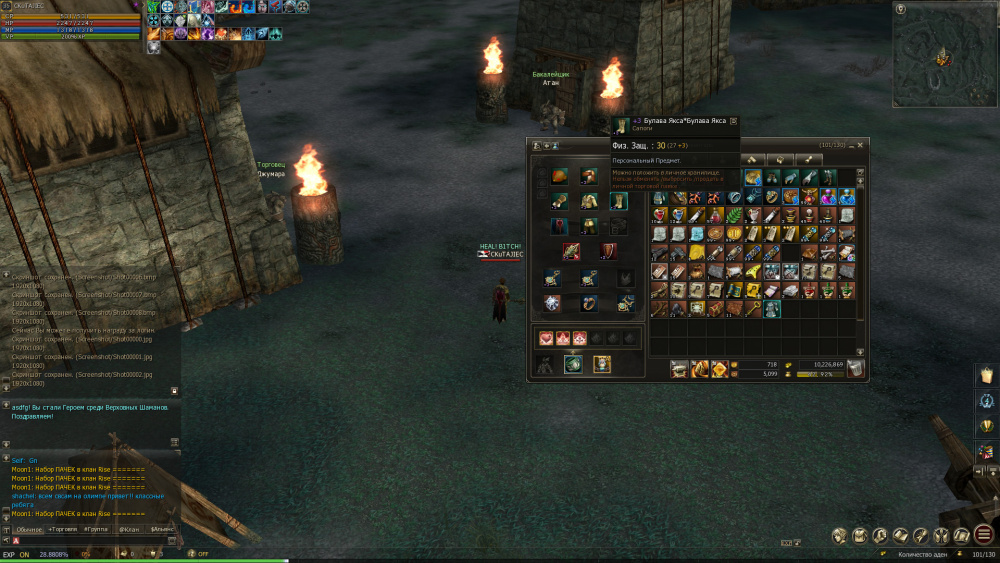1000x563 pixels.
Task: Switch to the Группа chat tab
Action: (96, 528)
